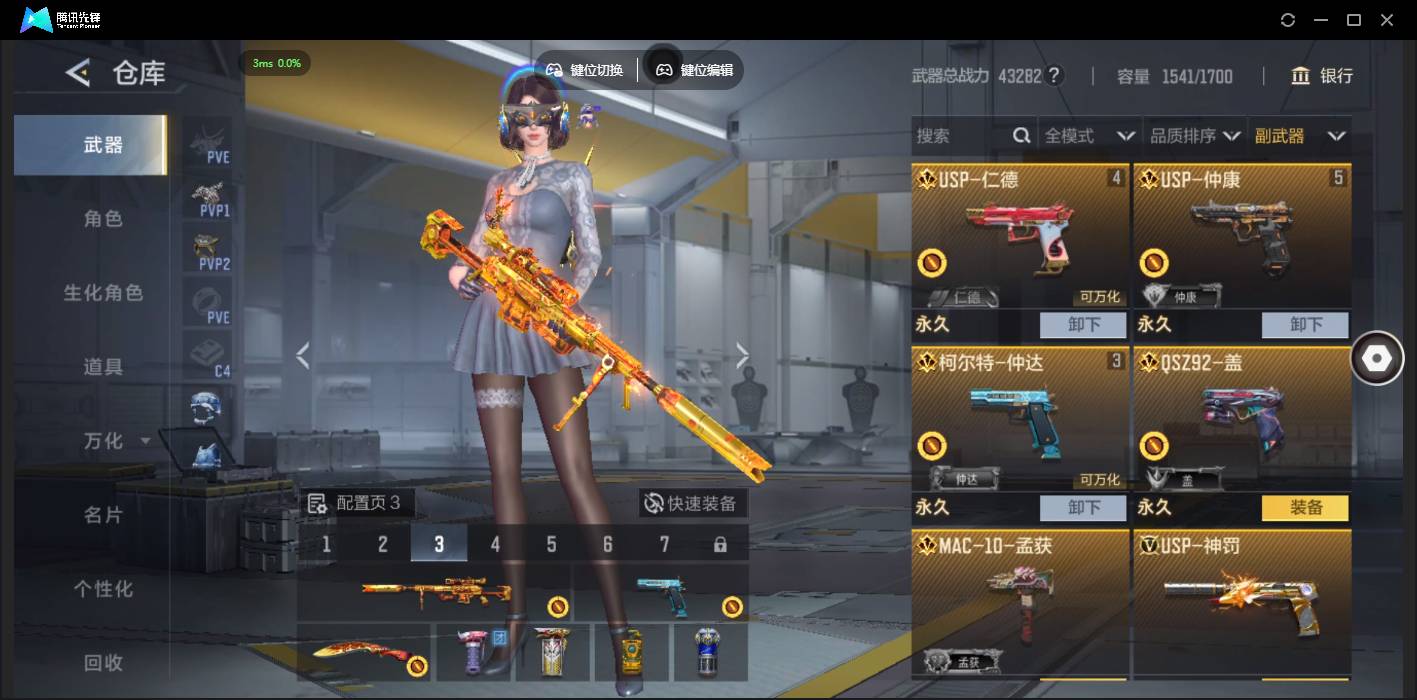Click the weapon 搜索 search field
This screenshot has height=700, width=1417.
click(960, 136)
